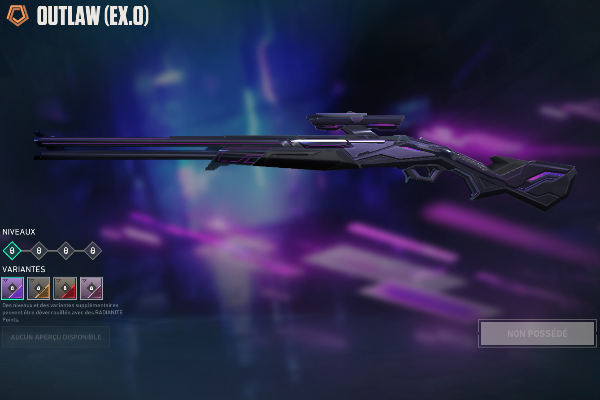Select the highlighted first level diamond
Viewport: 600px width, 400px height.
pos(13,250)
